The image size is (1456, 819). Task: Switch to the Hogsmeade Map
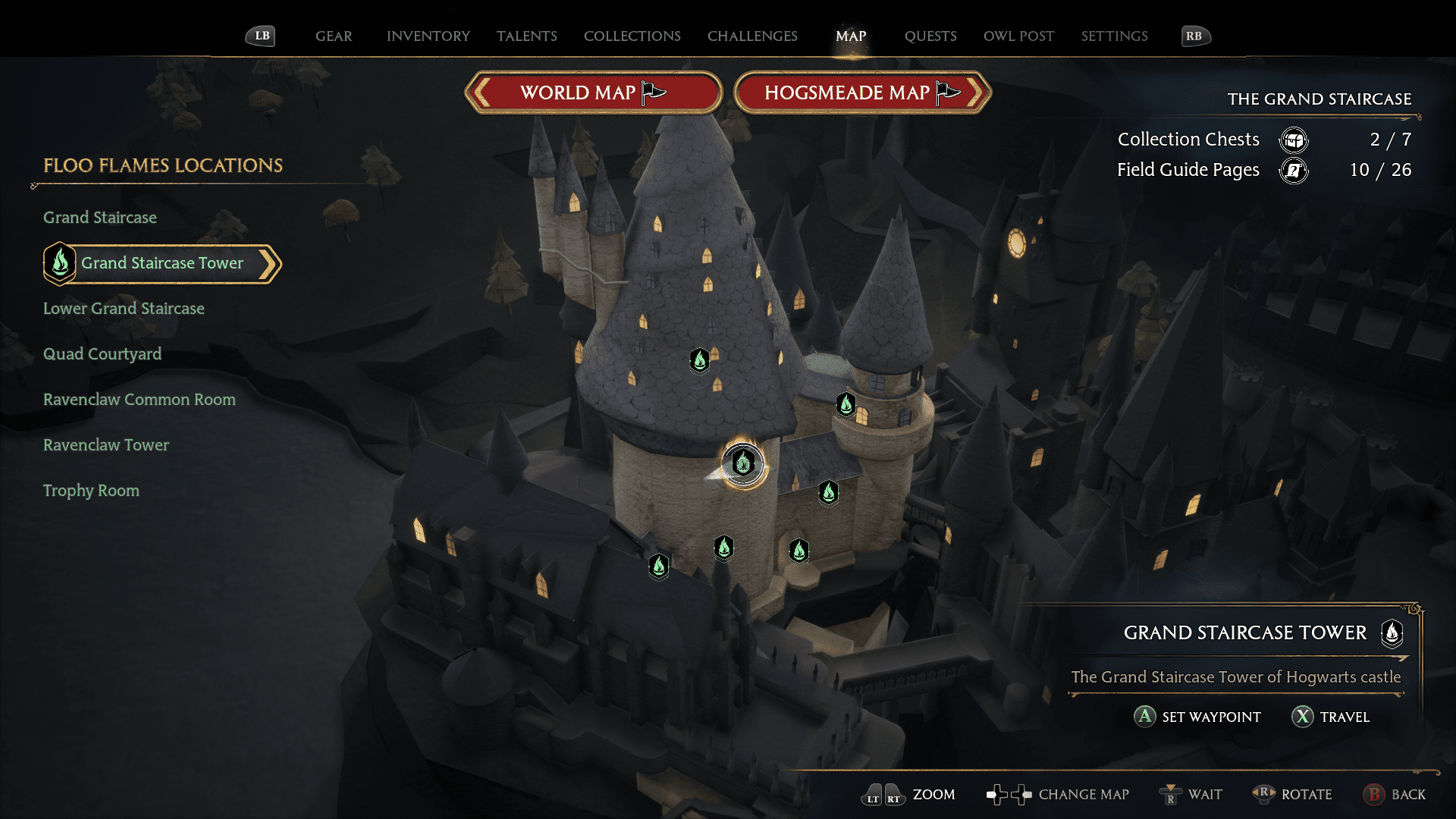click(862, 93)
